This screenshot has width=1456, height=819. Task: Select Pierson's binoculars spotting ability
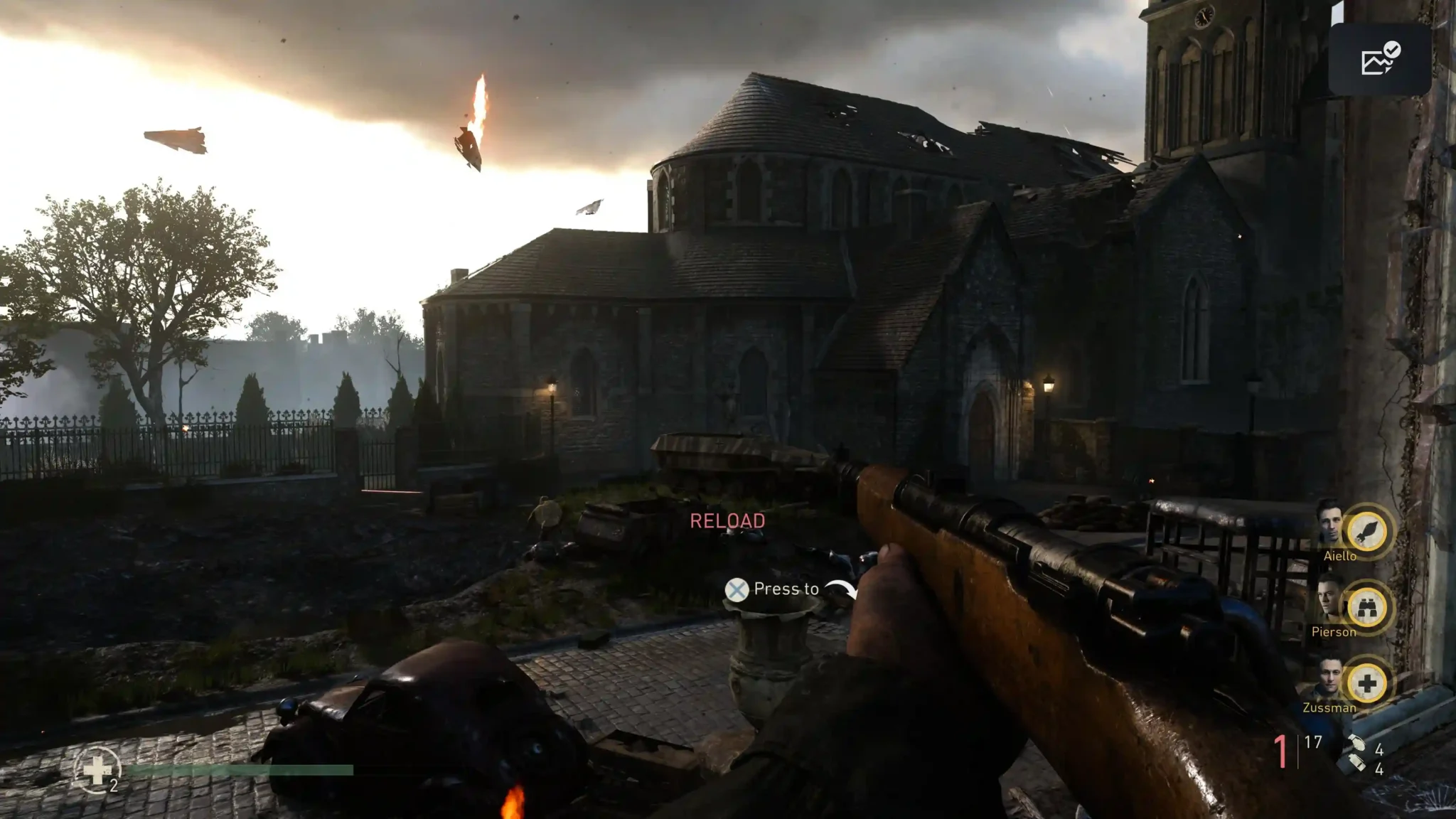tap(1366, 608)
